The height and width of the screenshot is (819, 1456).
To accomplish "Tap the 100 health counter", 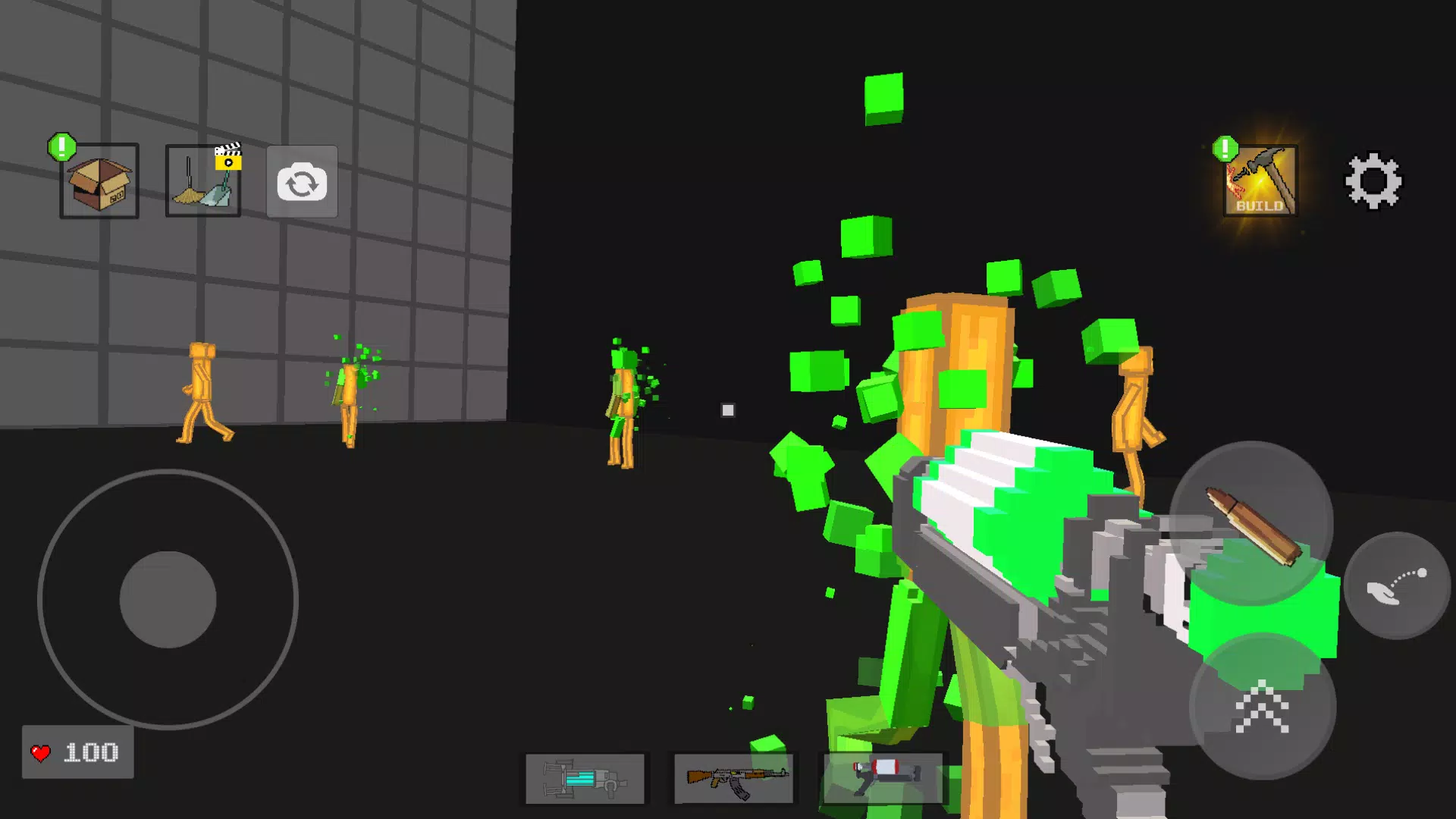I will [91, 752].
